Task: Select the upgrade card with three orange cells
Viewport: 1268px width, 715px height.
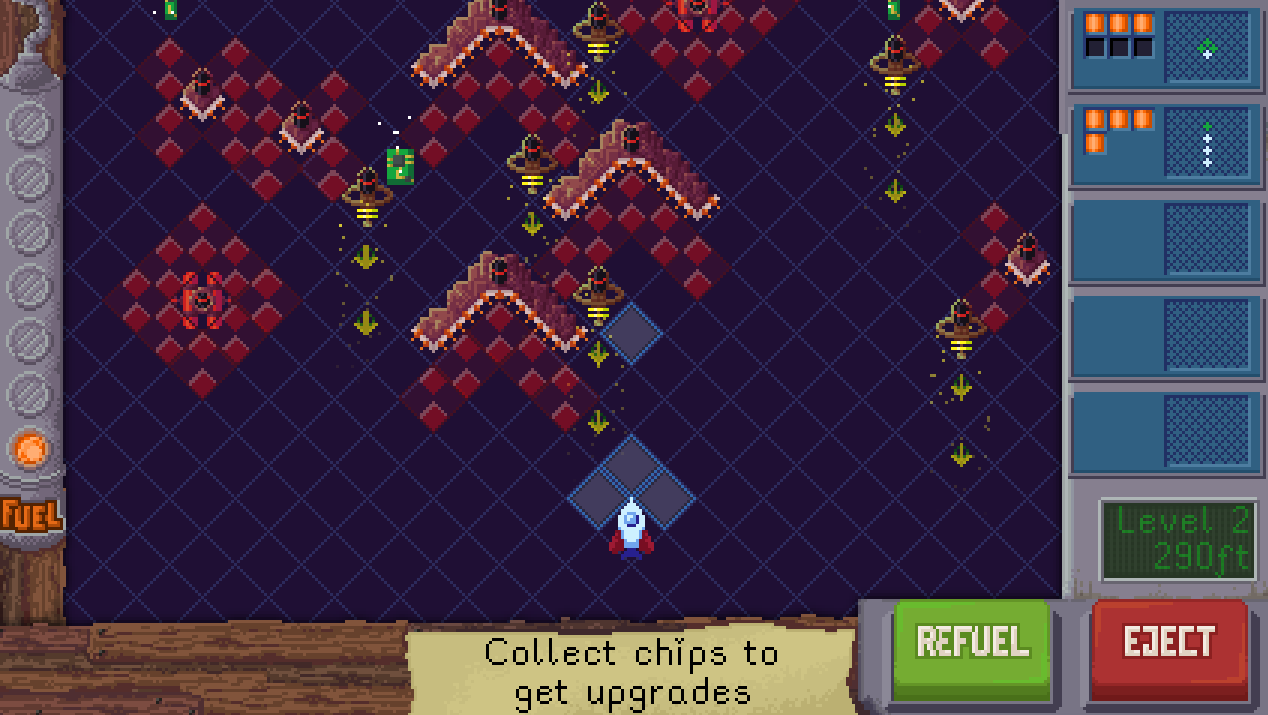Action: click(1165, 48)
